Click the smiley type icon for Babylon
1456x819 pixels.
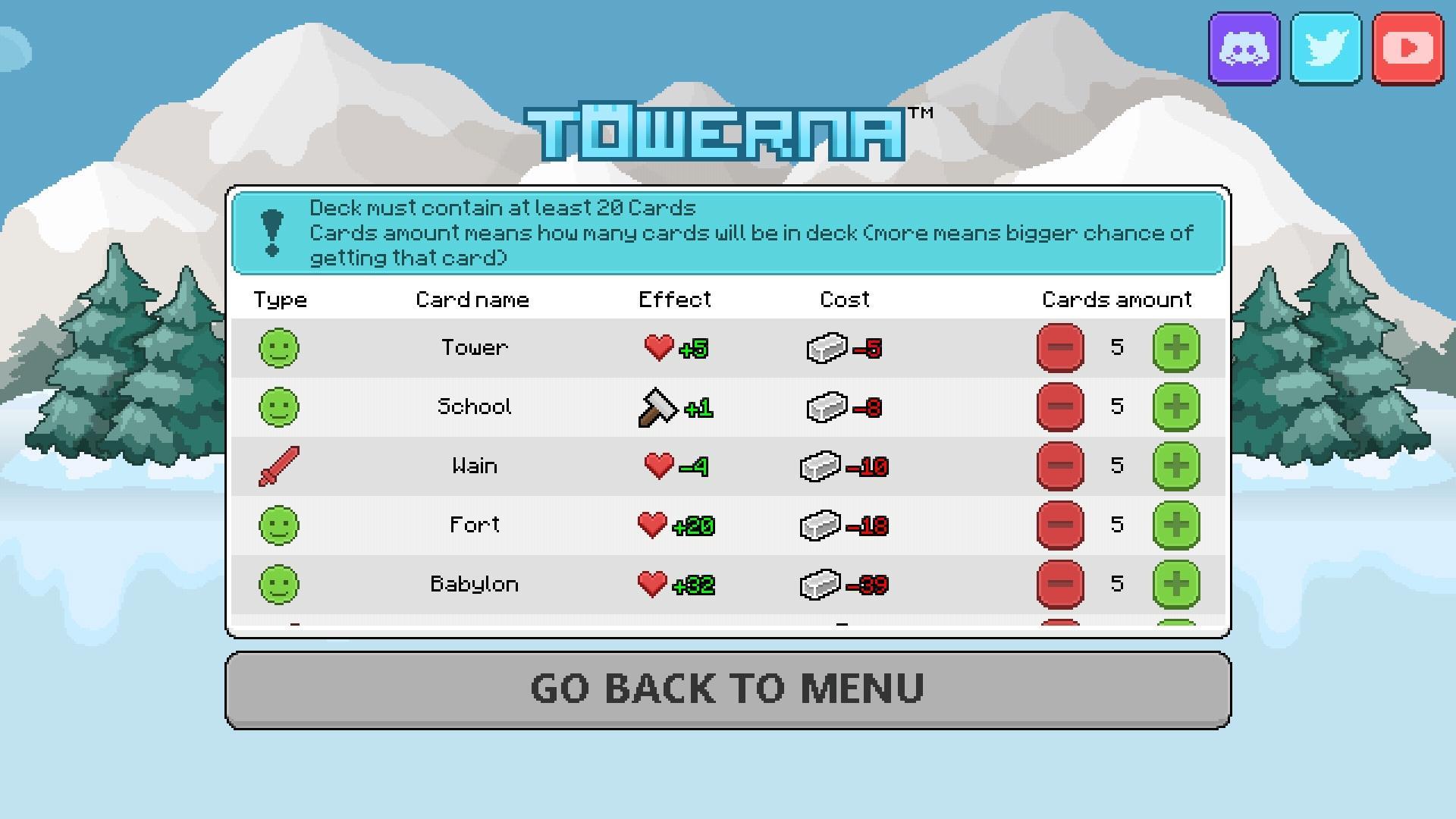tap(280, 584)
